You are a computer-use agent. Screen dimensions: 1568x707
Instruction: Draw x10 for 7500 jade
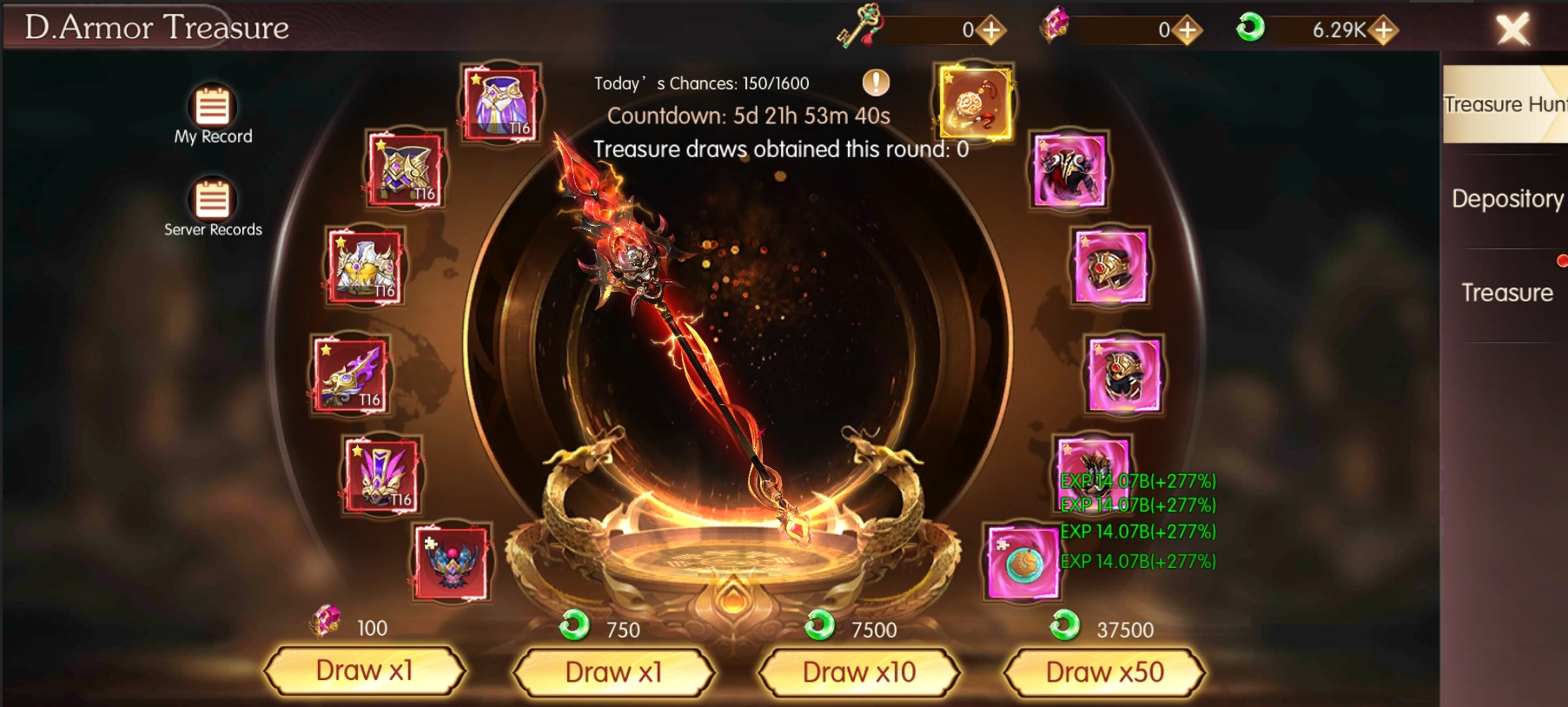click(859, 671)
